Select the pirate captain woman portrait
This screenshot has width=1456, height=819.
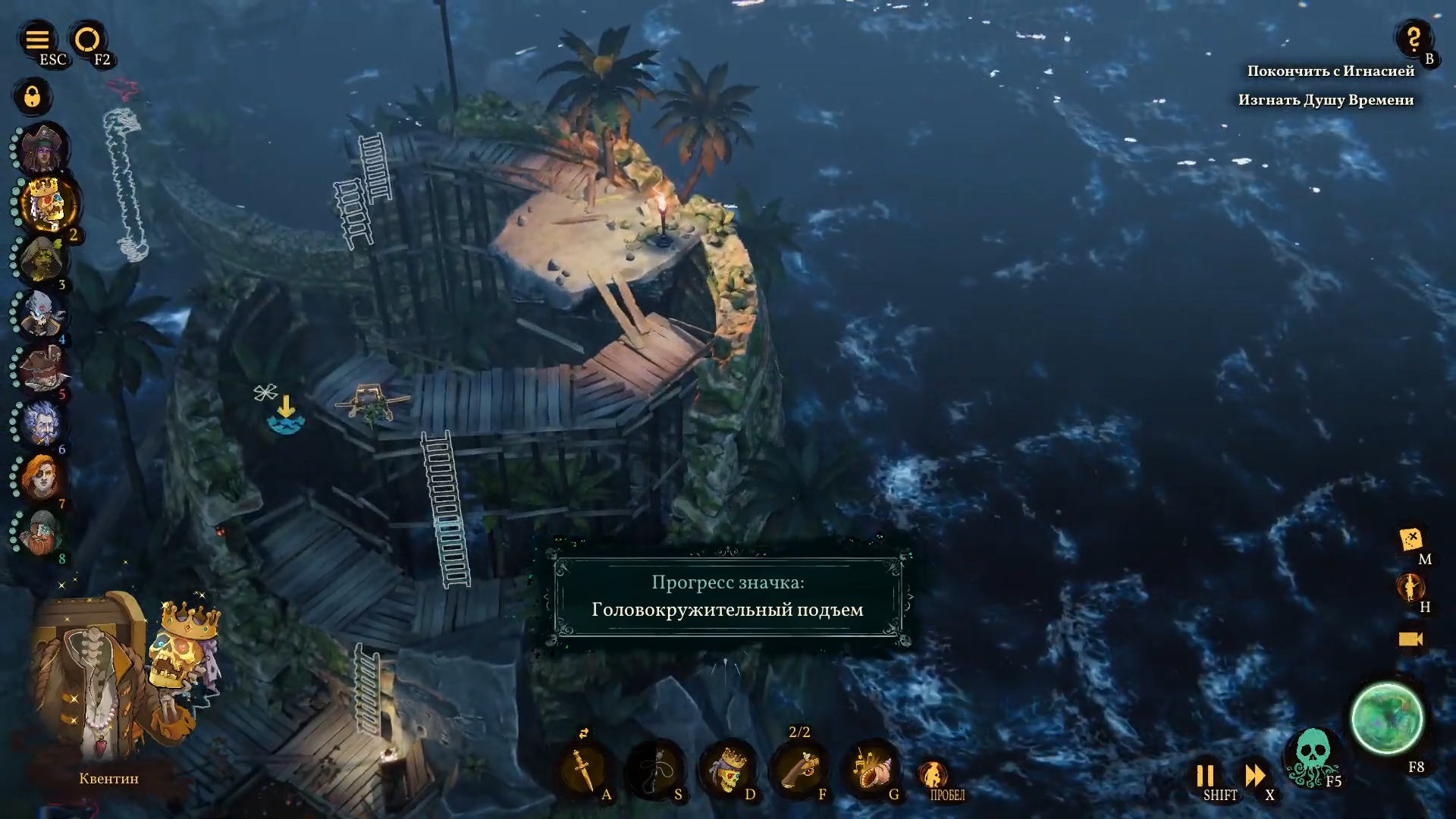tap(43, 149)
